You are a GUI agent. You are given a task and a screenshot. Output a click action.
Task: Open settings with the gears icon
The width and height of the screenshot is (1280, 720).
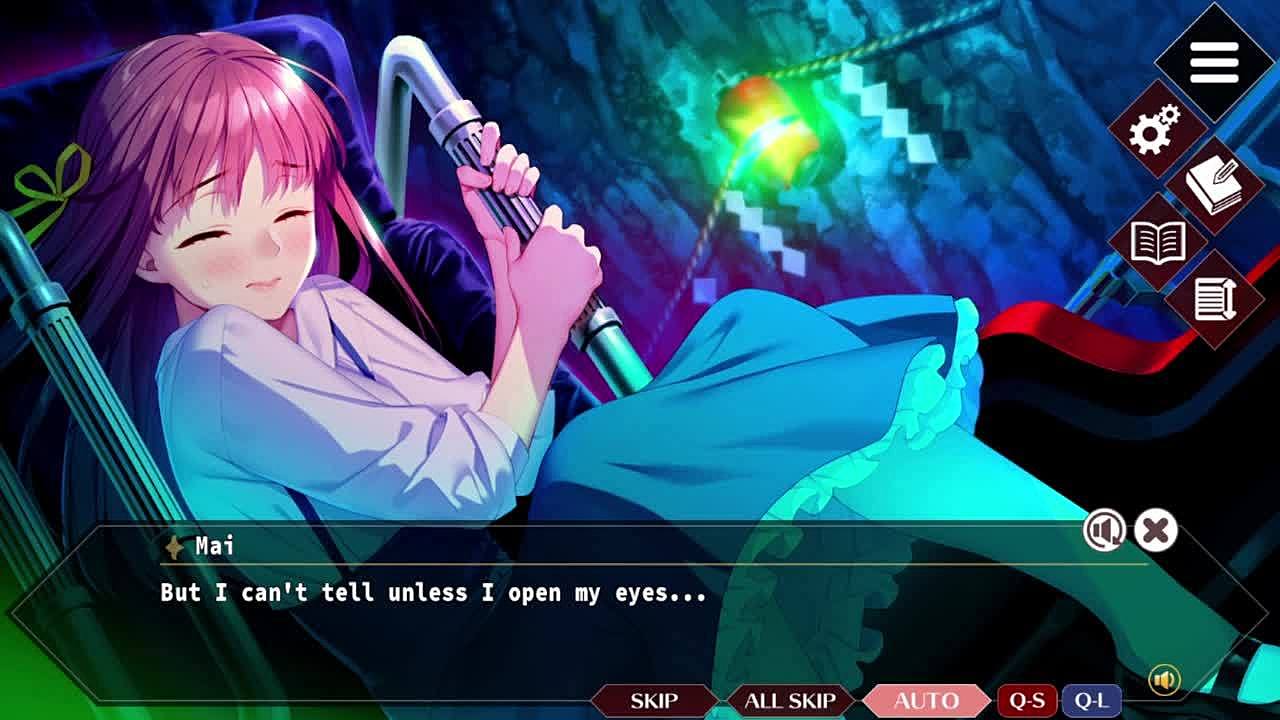[x=1156, y=129]
